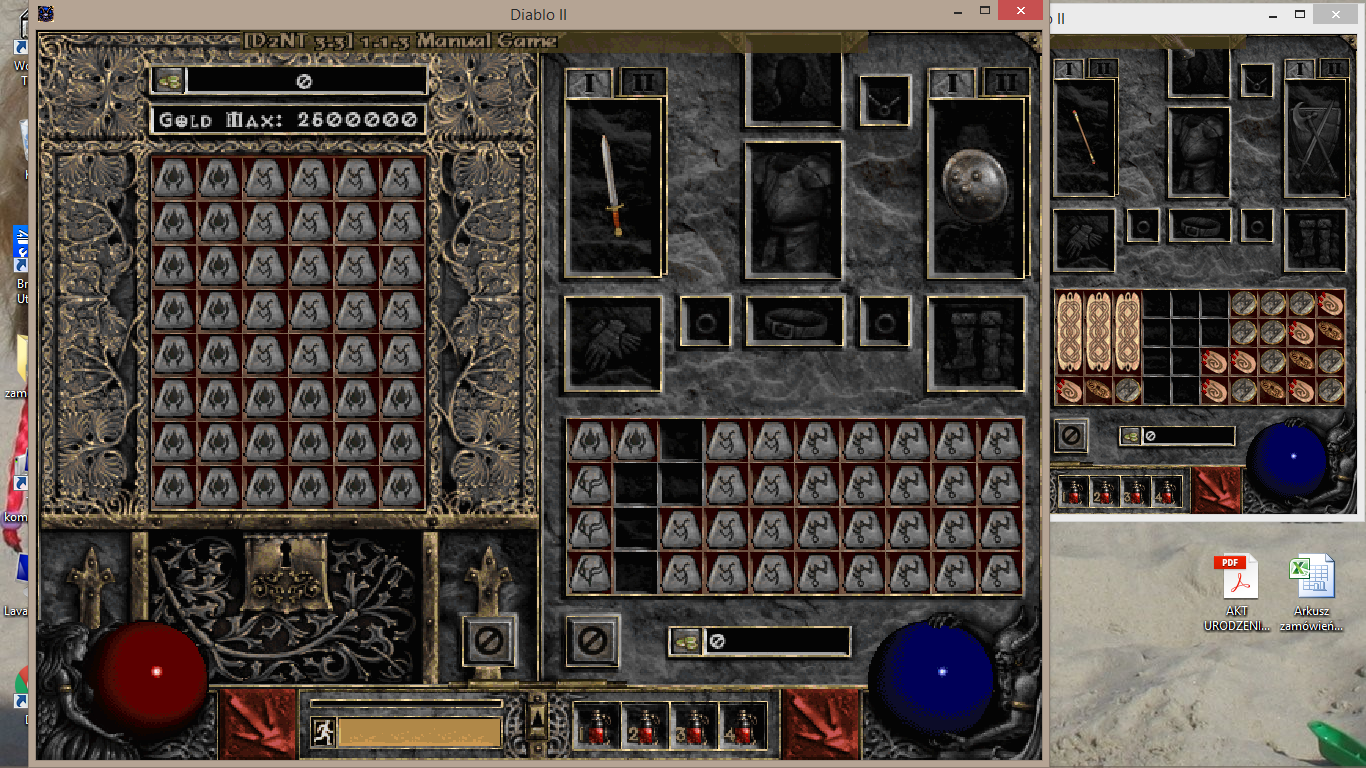The height and width of the screenshot is (768, 1366).
Task: Click the gold coin icon beside stash gold field
Action: (166, 80)
